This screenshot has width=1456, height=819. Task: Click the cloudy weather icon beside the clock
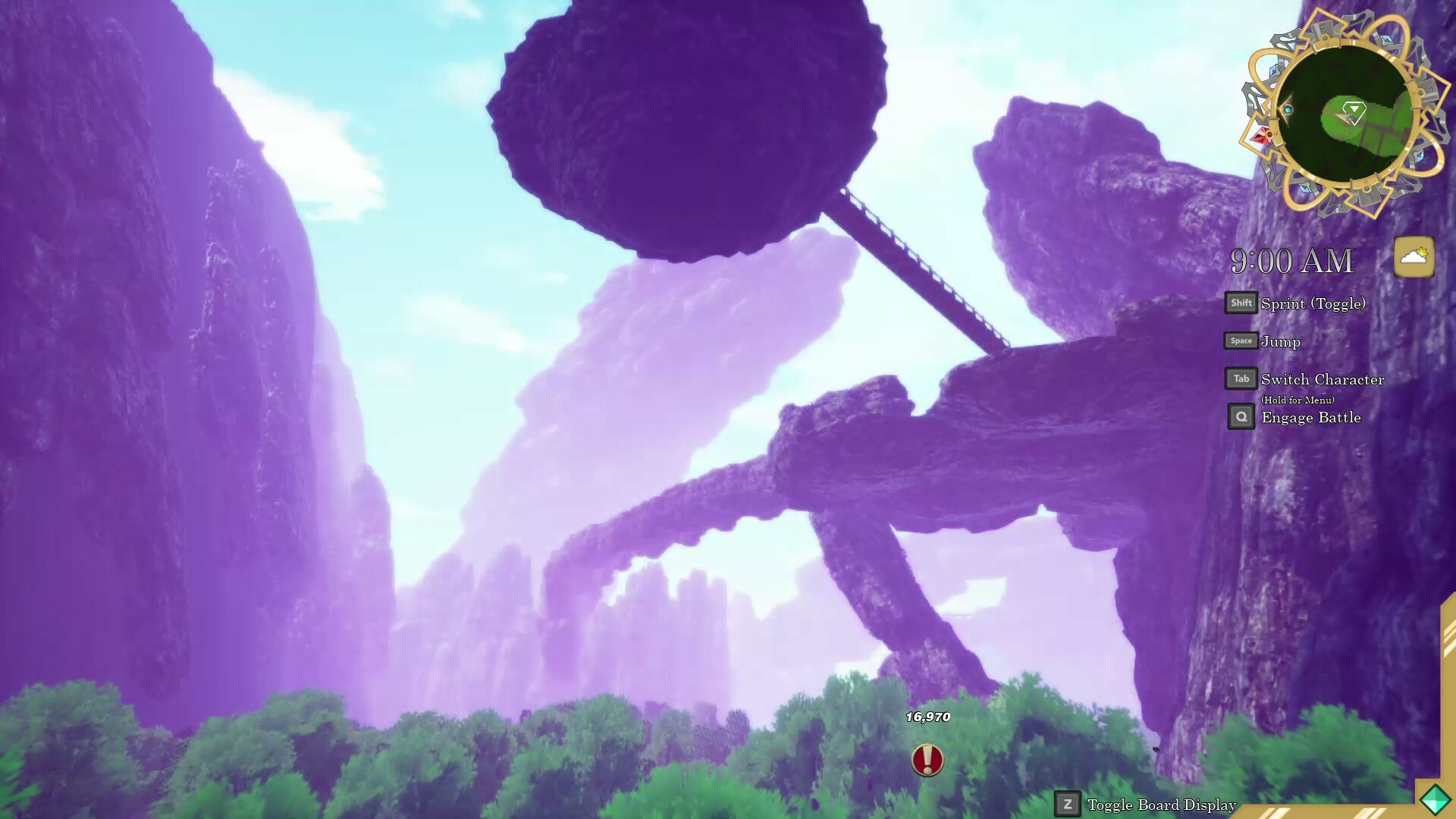pyautogui.click(x=1413, y=256)
